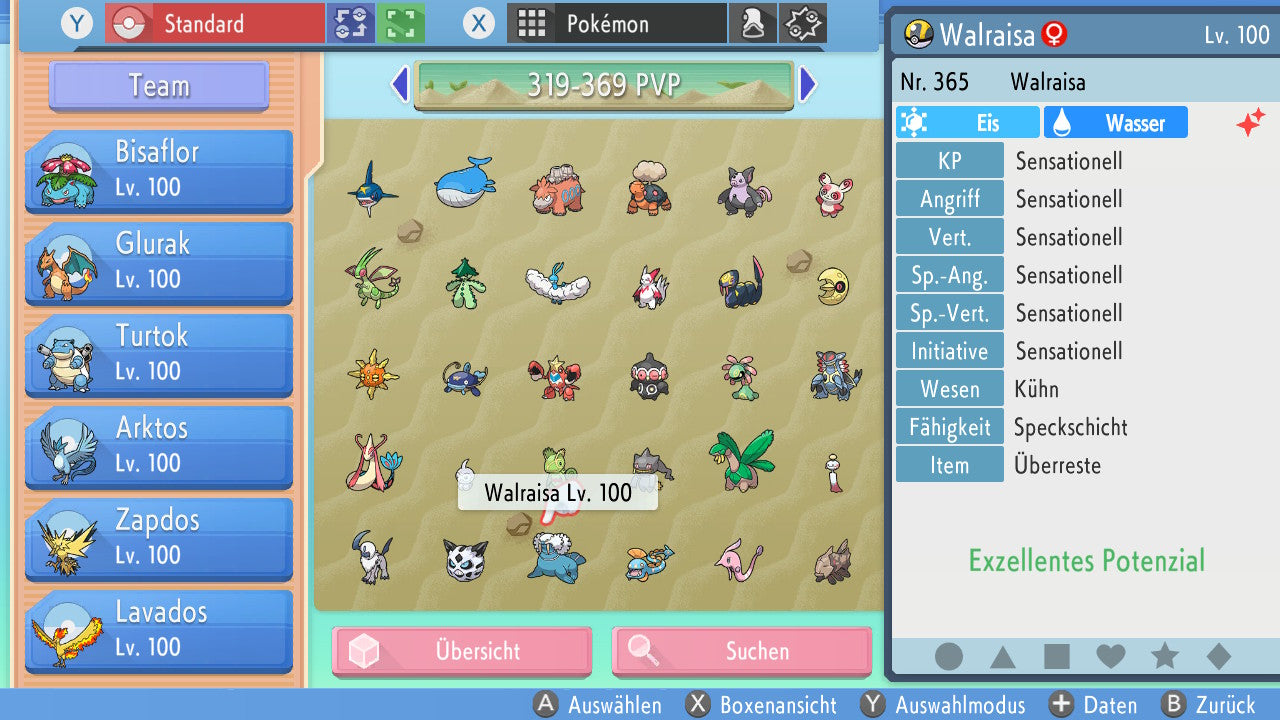Advance to the next box with the right arrow
The width and height of the screenshot is (1280, 720).
coord(810,86)
